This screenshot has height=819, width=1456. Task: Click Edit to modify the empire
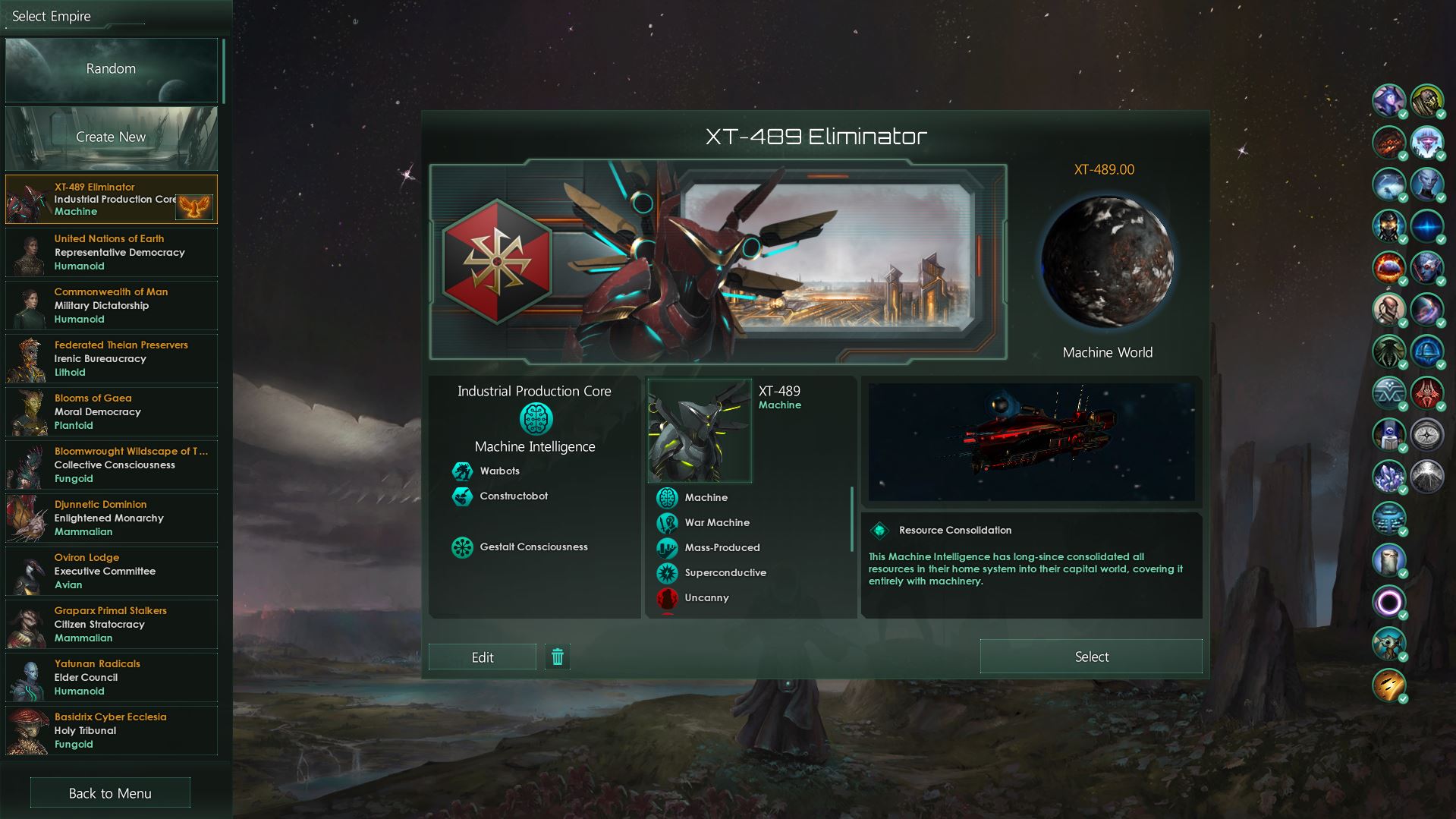[483, 656]
